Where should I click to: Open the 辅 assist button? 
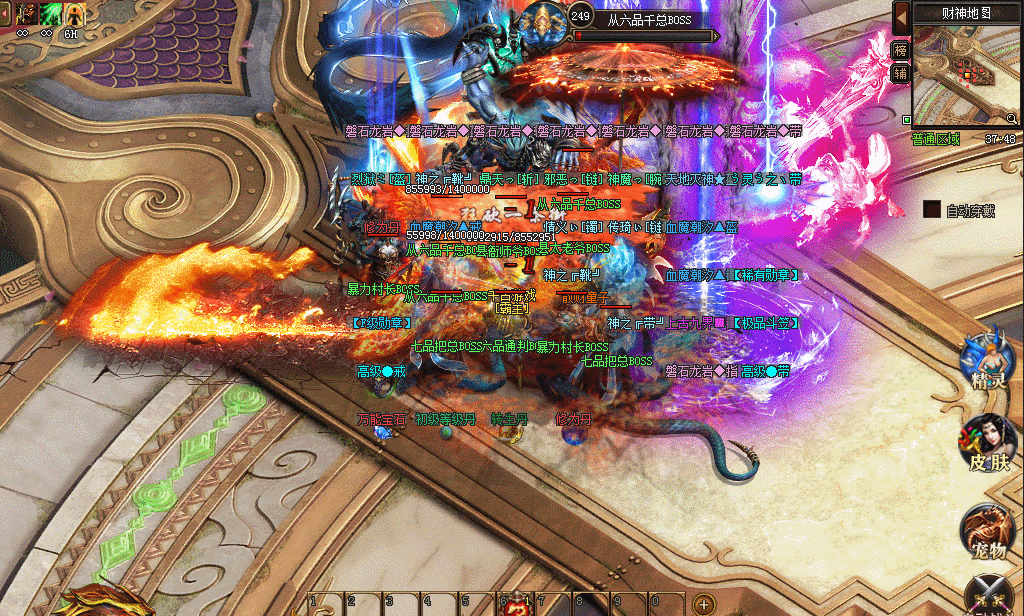pos(901,72)
